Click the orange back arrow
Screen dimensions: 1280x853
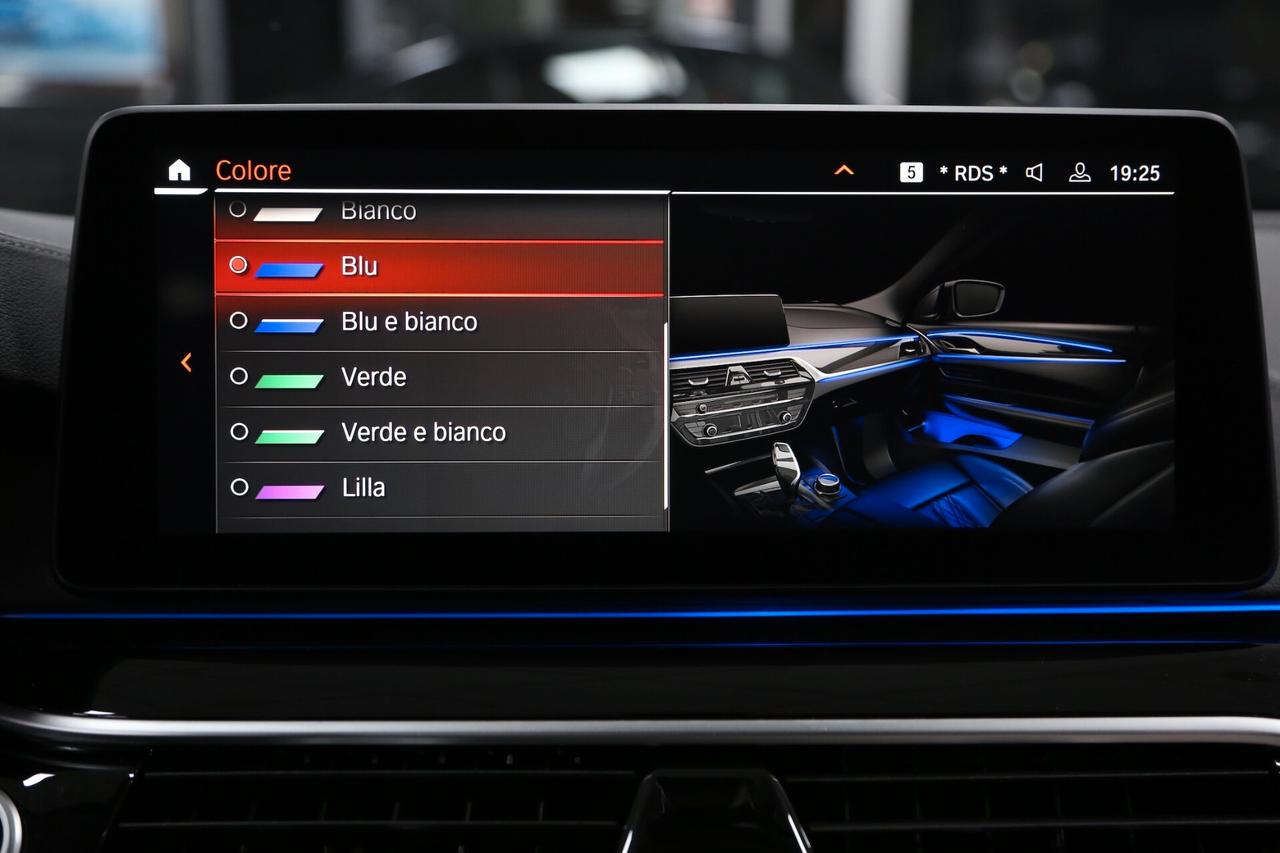point(186,362)
